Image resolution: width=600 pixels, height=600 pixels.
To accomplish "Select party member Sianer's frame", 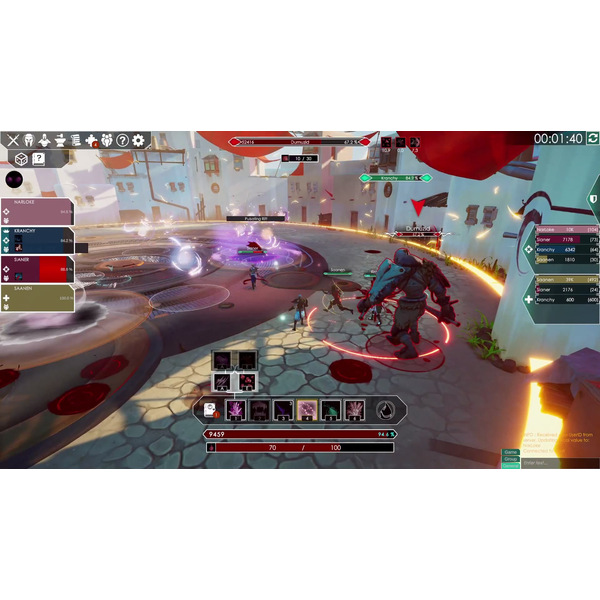I will pos(38,268).
